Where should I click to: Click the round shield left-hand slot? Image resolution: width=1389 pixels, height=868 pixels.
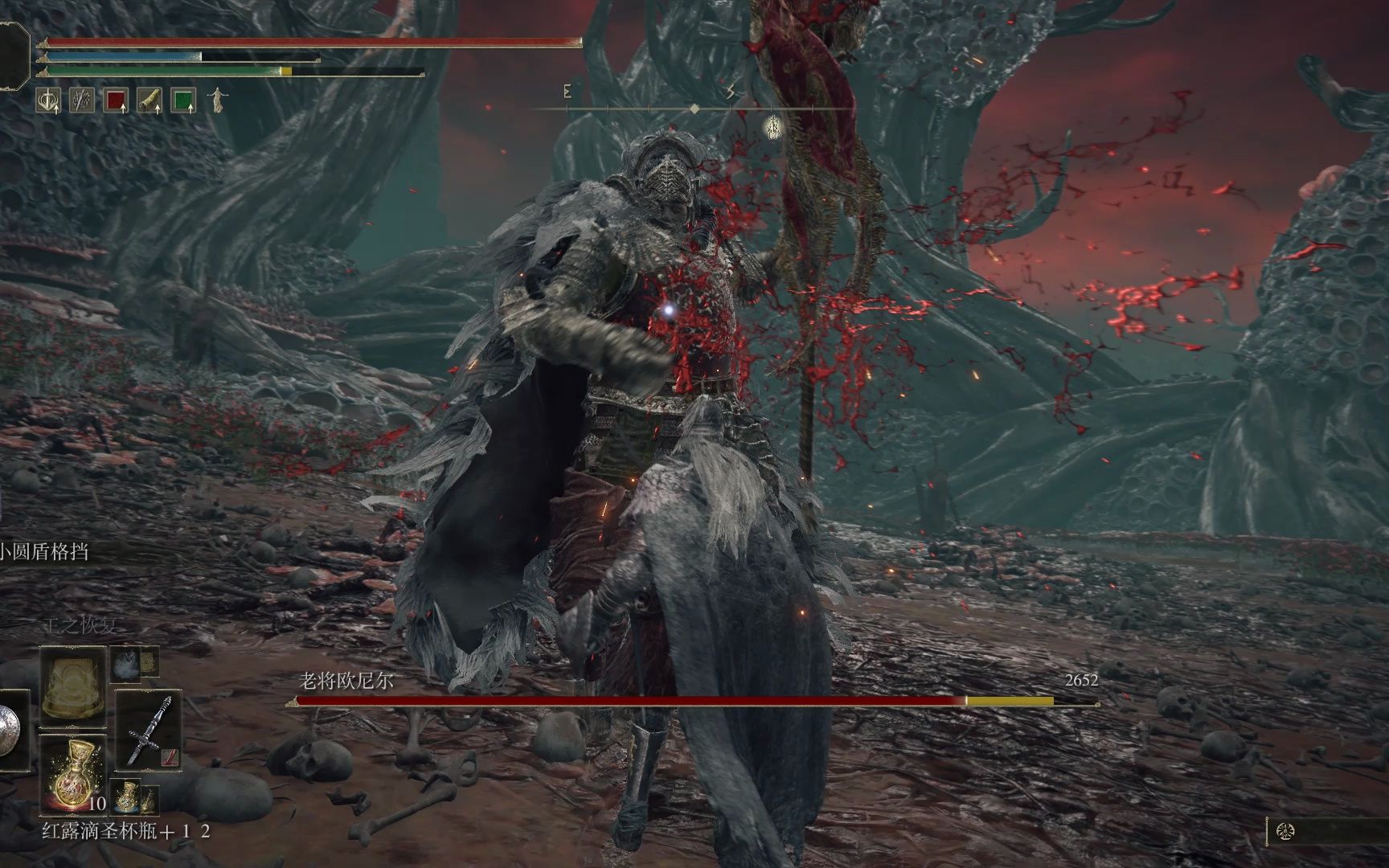[10, 730]
